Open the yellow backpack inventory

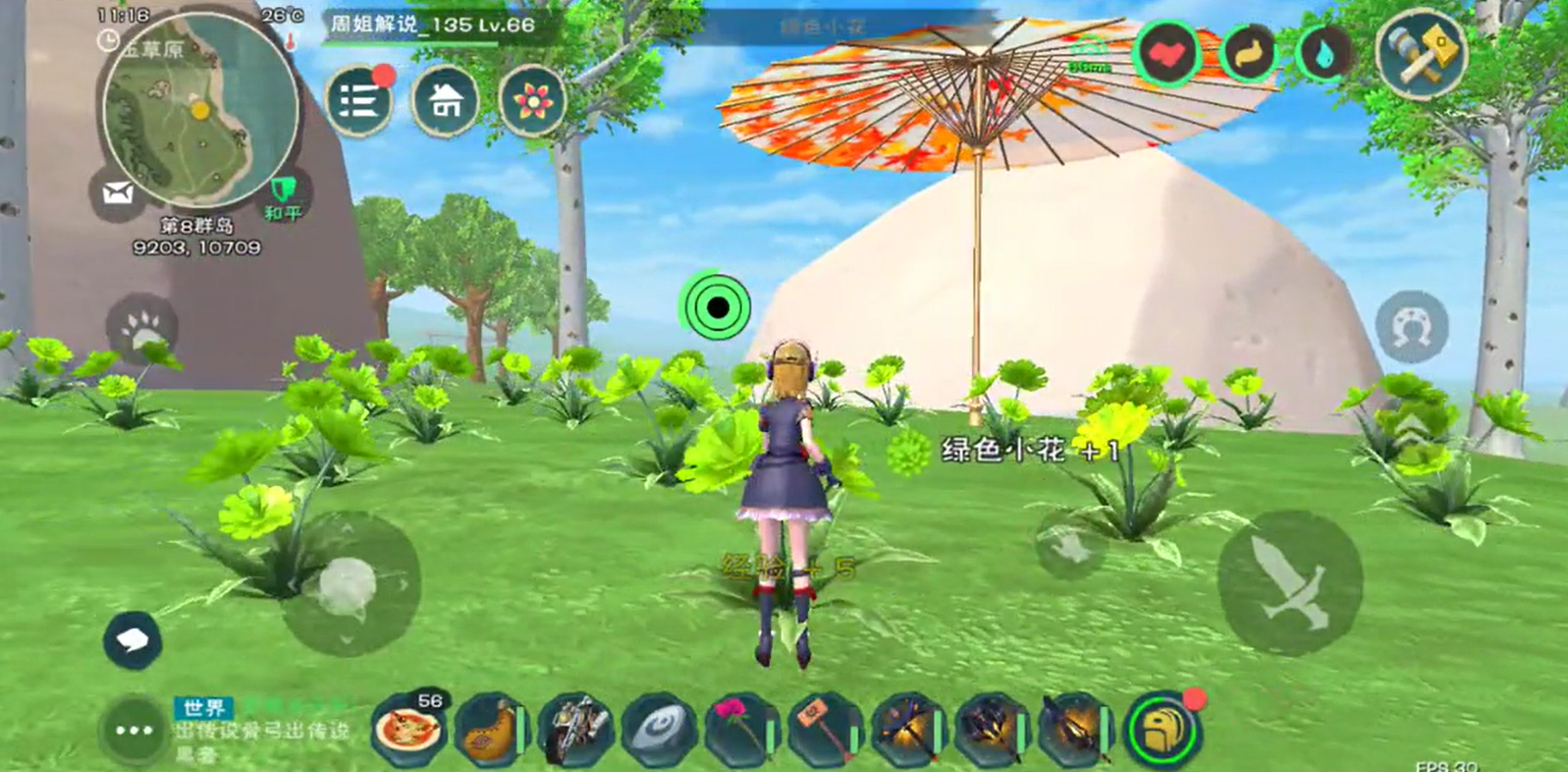pyautogui.click(x=1162, y=730)
